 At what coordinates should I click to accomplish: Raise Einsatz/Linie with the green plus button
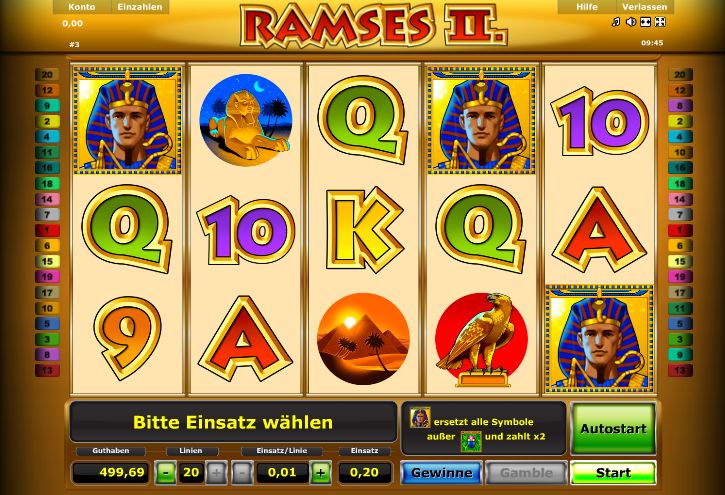point(320,473)
